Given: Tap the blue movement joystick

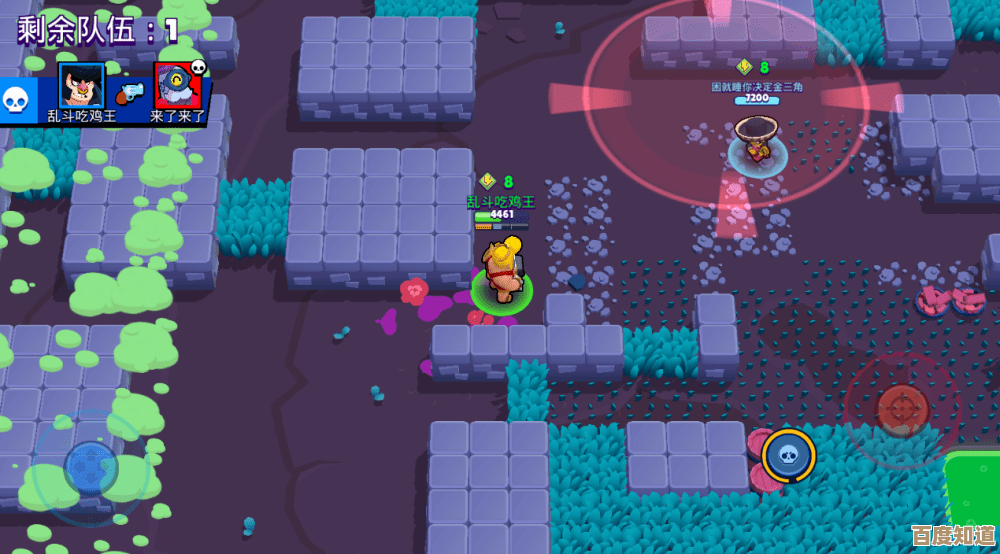Looking at the screenshot, I should click(91, 466).
